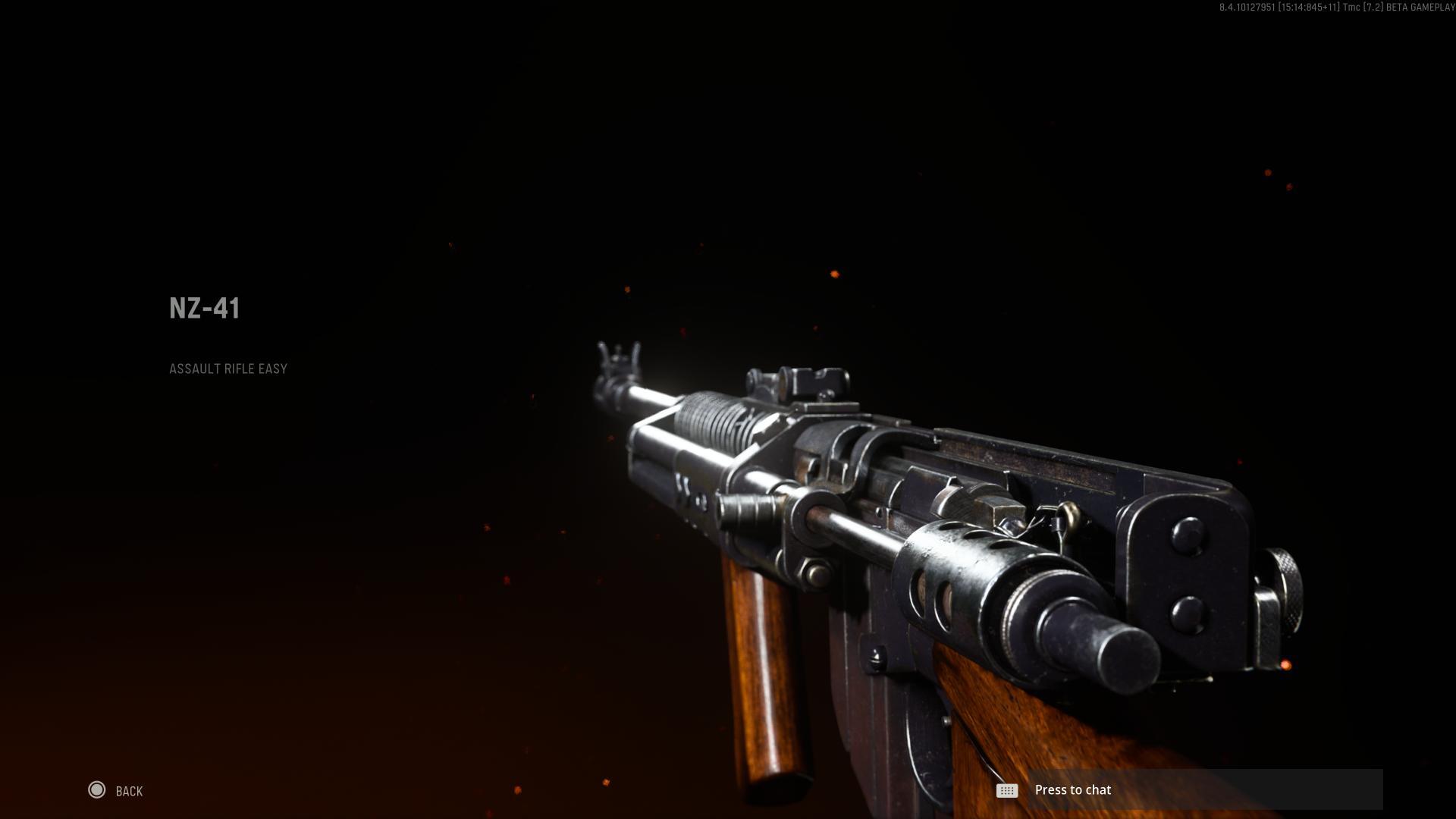The image size is (1456, 819).
Task: Click the ASSAULT RIFLE EASY label
Action: click(228, 369)
